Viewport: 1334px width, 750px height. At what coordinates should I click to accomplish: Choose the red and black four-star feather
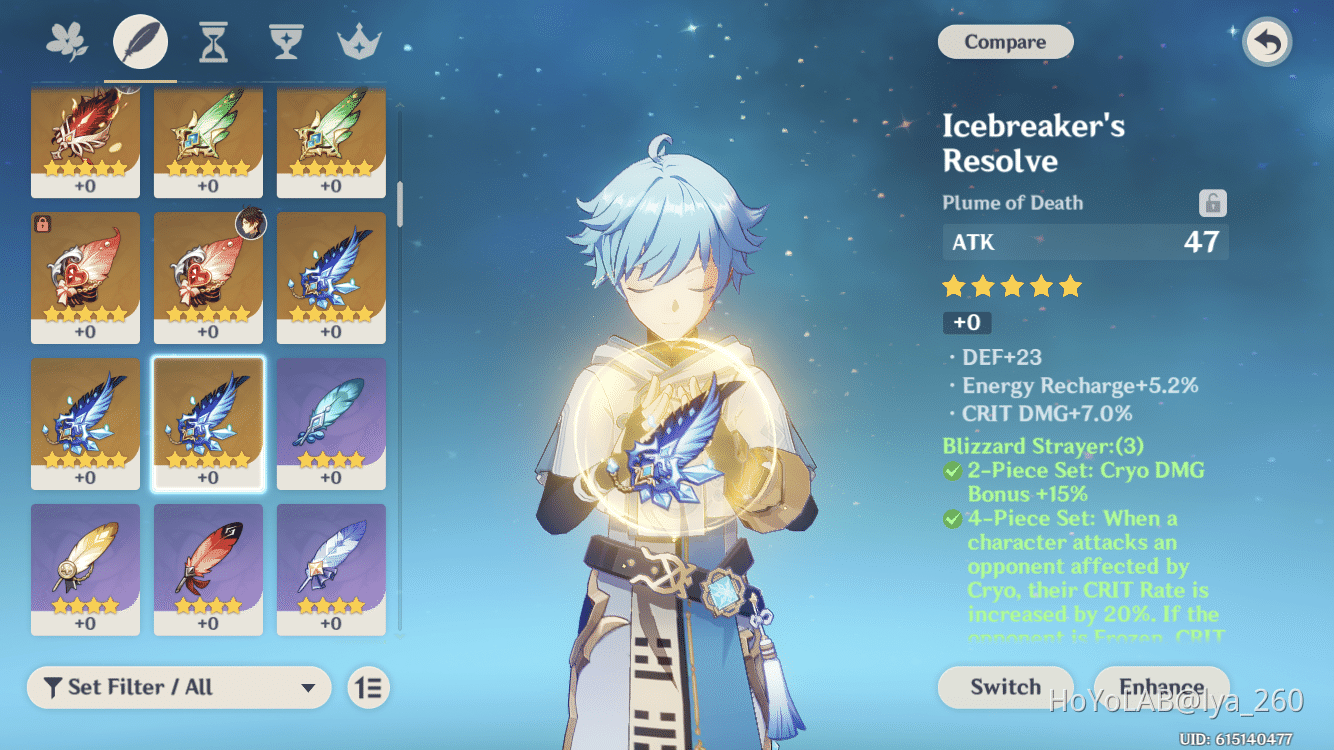click(x=208, y=567)
